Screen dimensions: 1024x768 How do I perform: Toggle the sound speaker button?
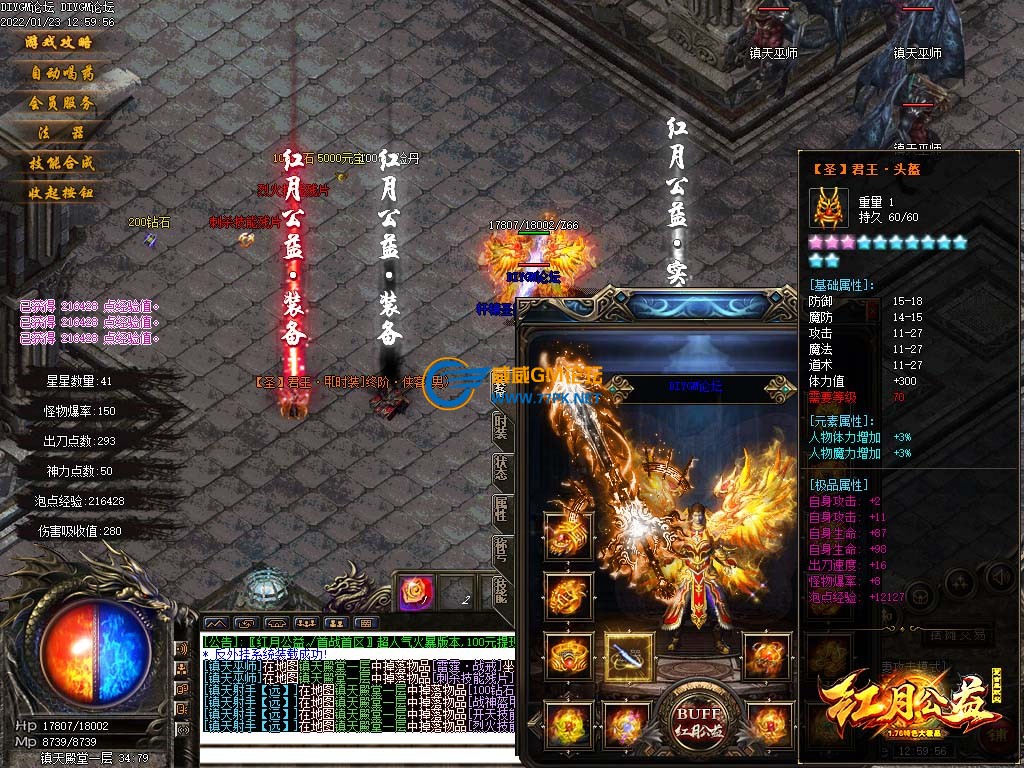999,577
